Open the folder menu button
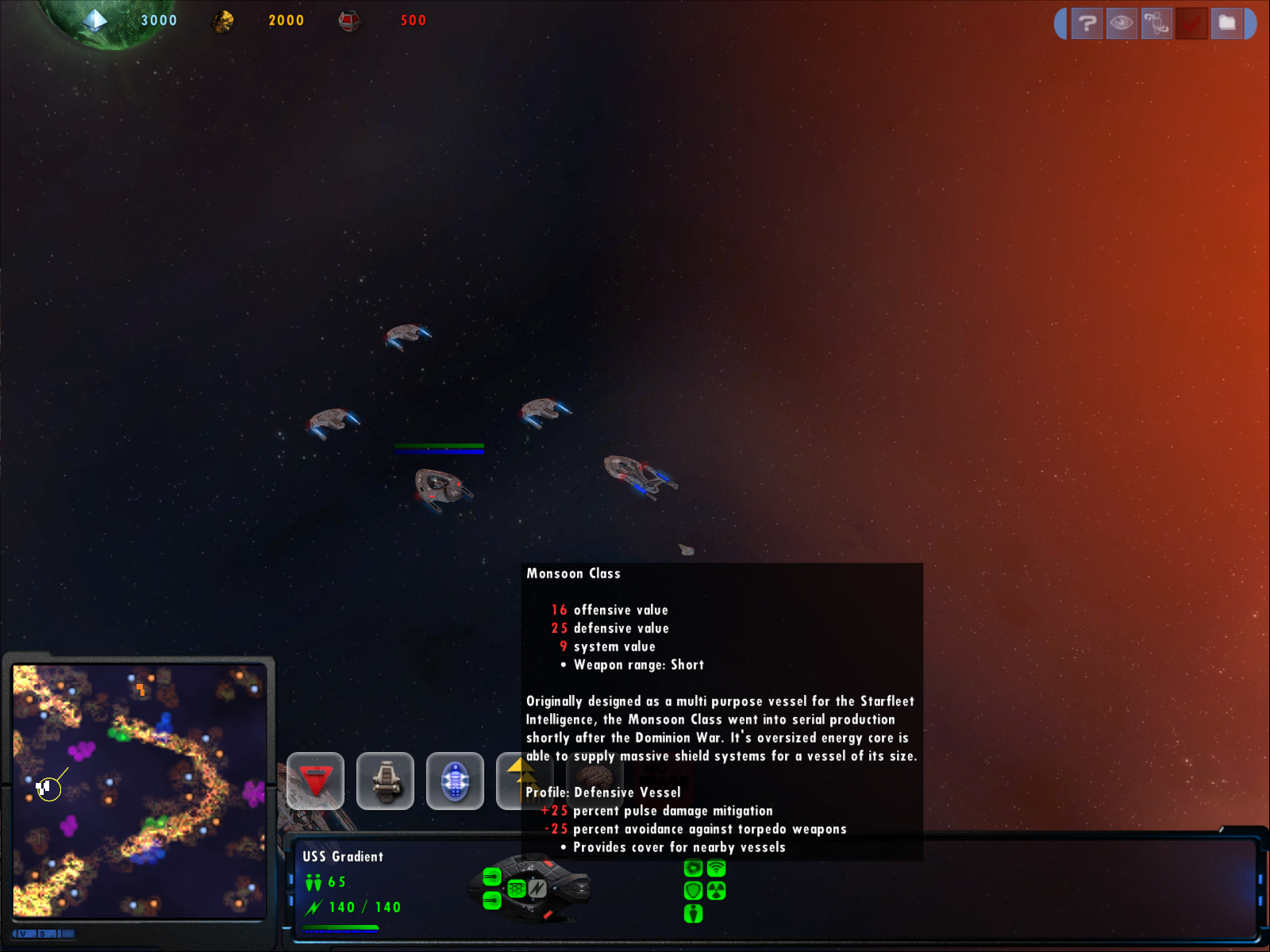This screenshot has height=952, width=1270. point(1226,23)
